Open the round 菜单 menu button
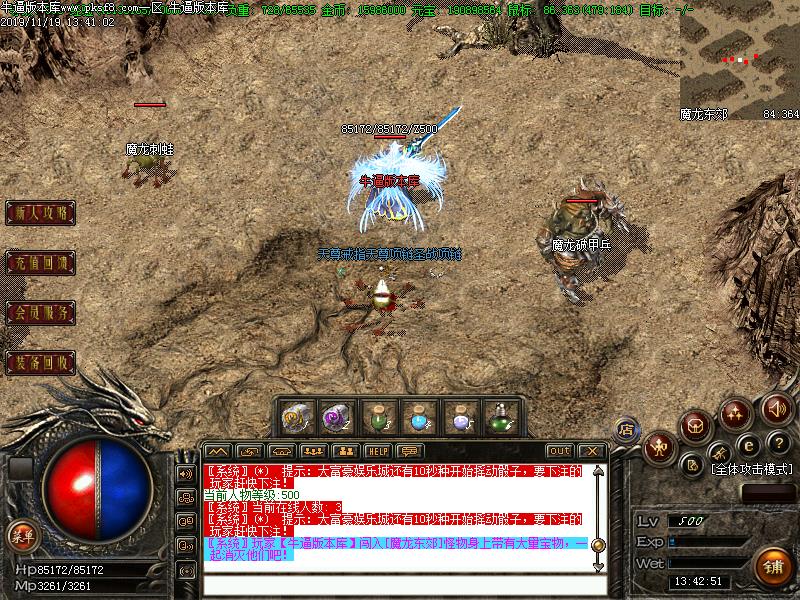 tap(21, 536)
